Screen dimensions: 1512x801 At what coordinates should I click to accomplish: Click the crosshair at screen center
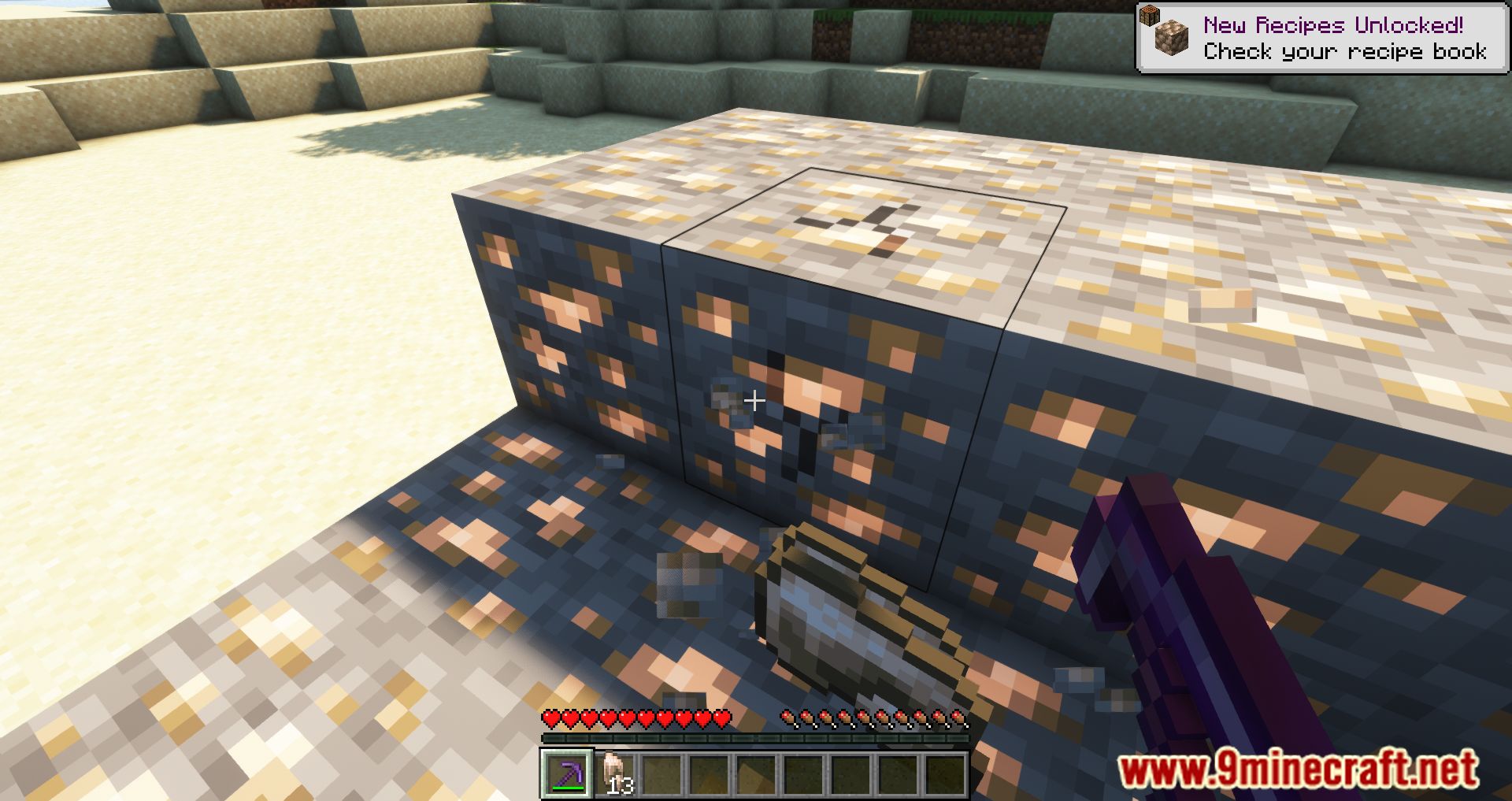[x=754, y=401]
